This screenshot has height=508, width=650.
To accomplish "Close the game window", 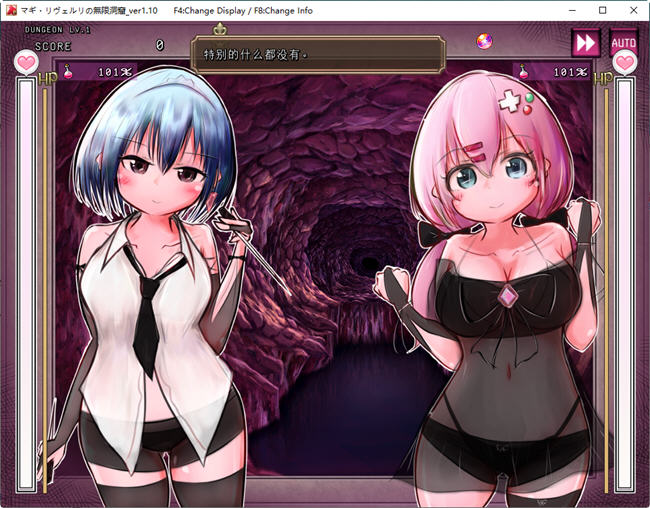I will pyautogui.click(x=631, y=10).
